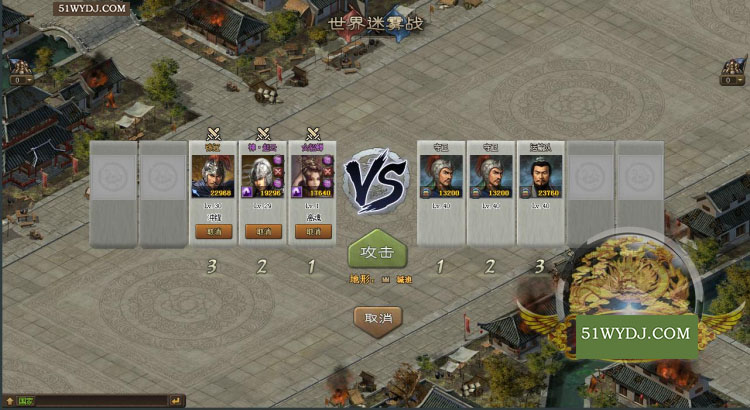Click the chat input field
The height and width of the screenshot is (410, 750).
pos(100,401)
